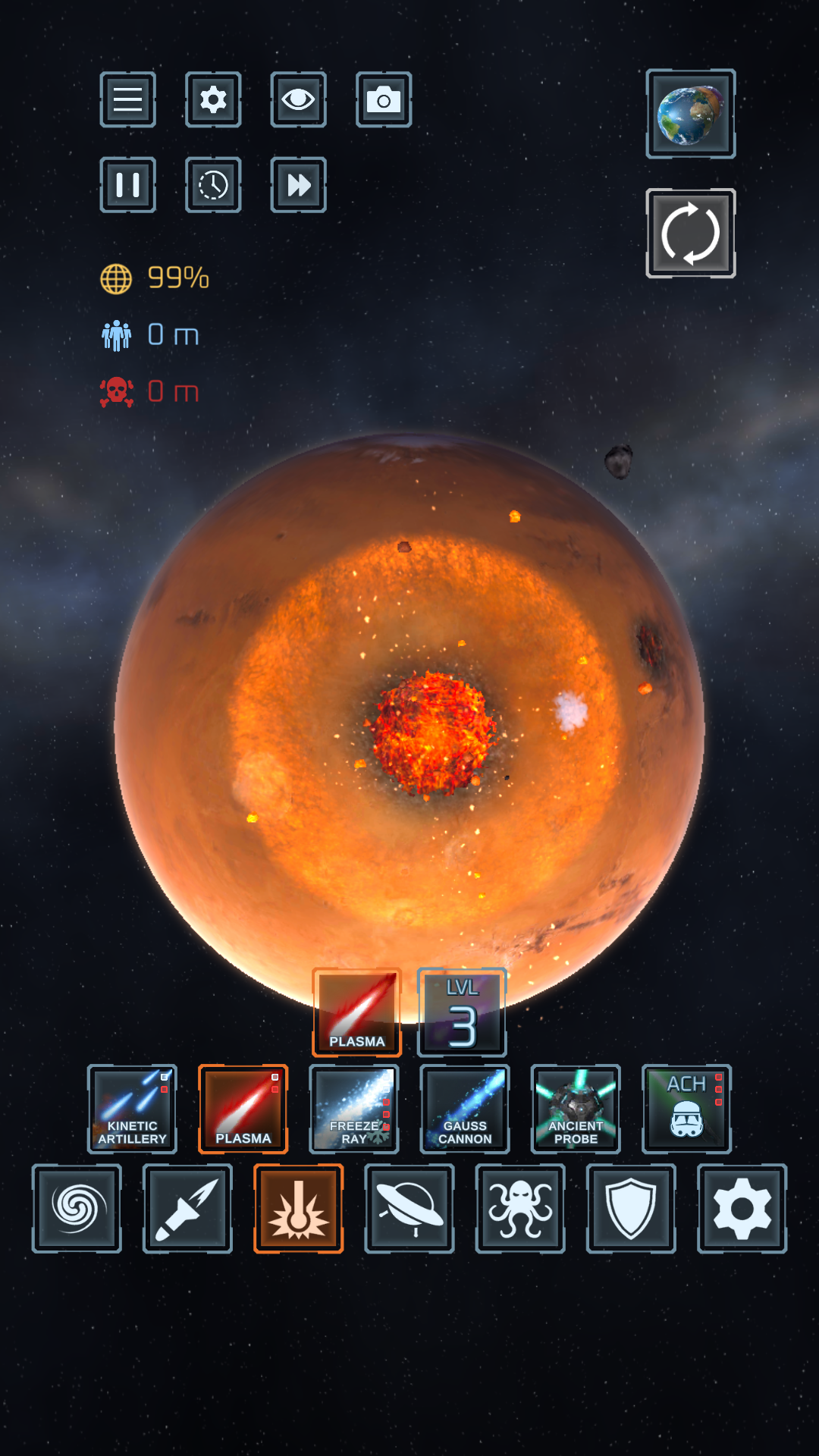Pause the simulation
This screenshot has height=1456, width=819.
128,185
